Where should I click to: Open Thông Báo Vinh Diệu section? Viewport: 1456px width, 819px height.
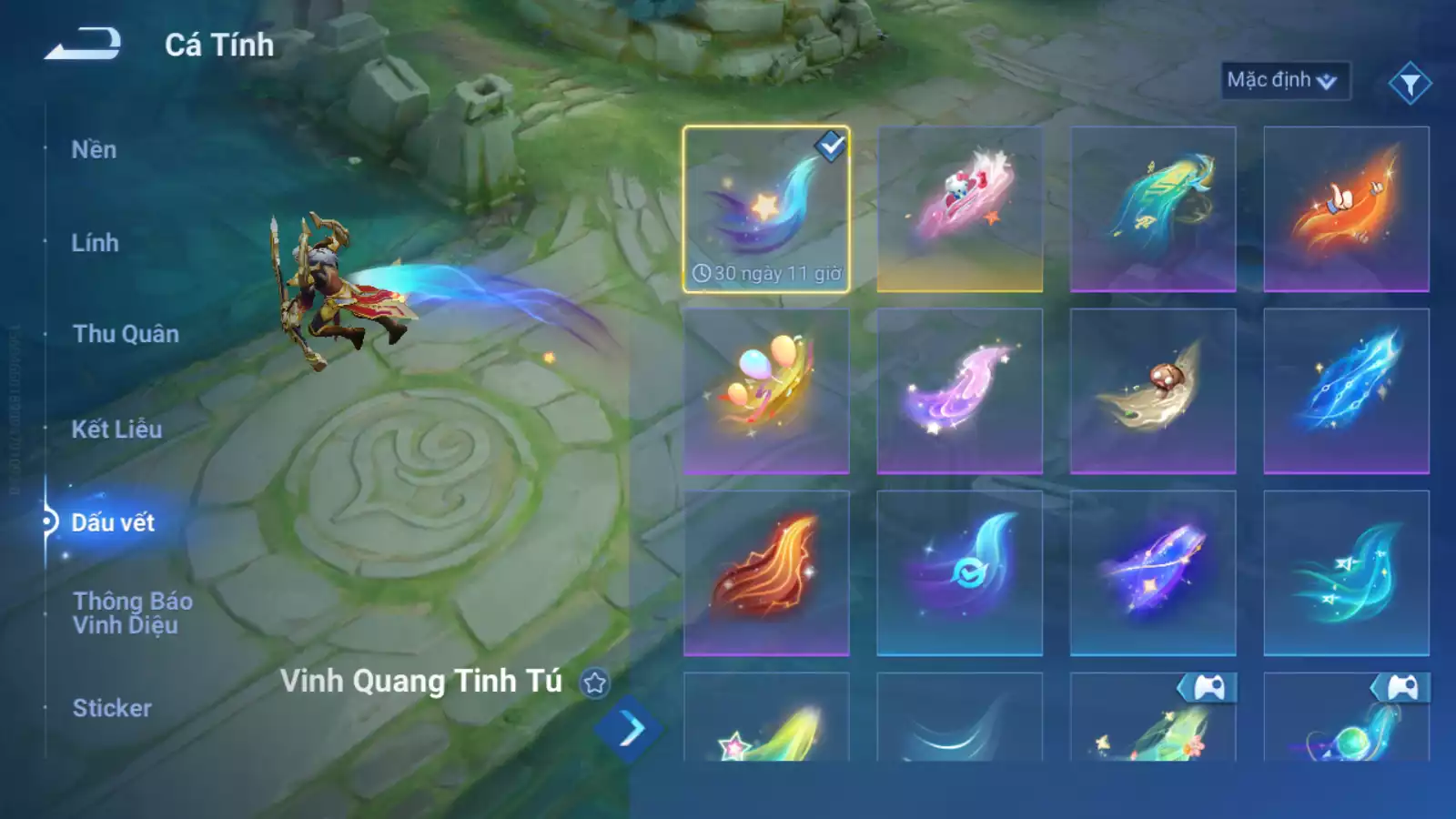[132, 612]
